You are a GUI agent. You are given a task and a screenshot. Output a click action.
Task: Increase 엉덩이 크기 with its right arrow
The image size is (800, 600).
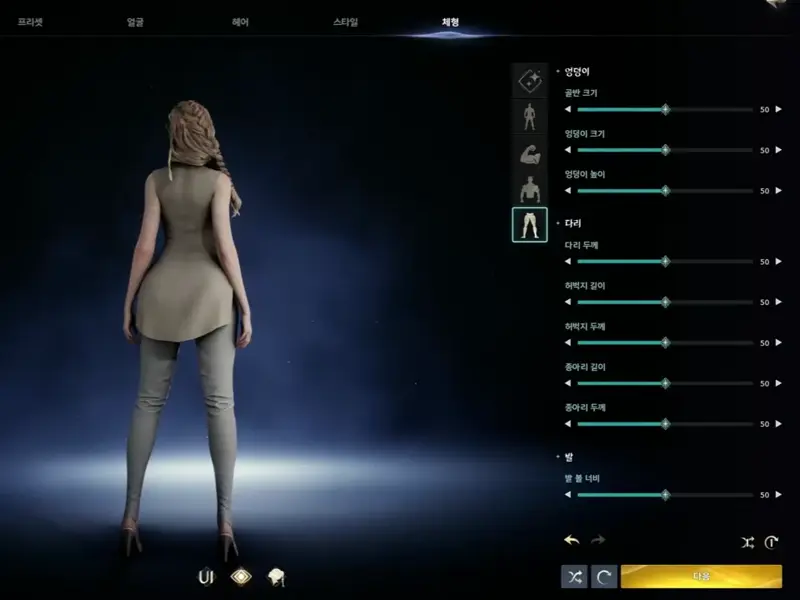click(x=779, y=150)
